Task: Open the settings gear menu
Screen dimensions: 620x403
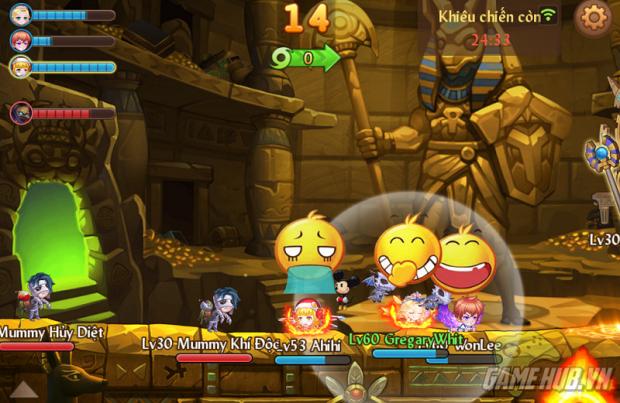Action: pyautogui.click(x=594, y=17)
